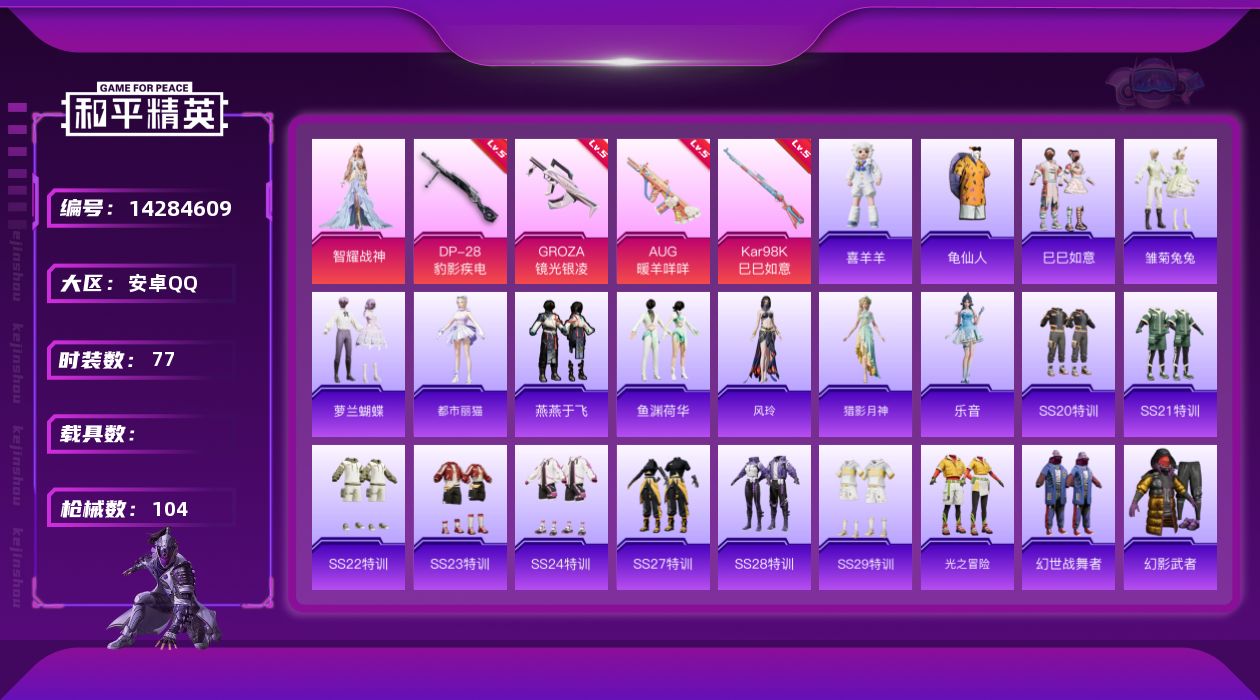Viewport: 1260px width, 700px height.
Task: Select the 萝兰蝴蝶 costume card
Action: 358,364
